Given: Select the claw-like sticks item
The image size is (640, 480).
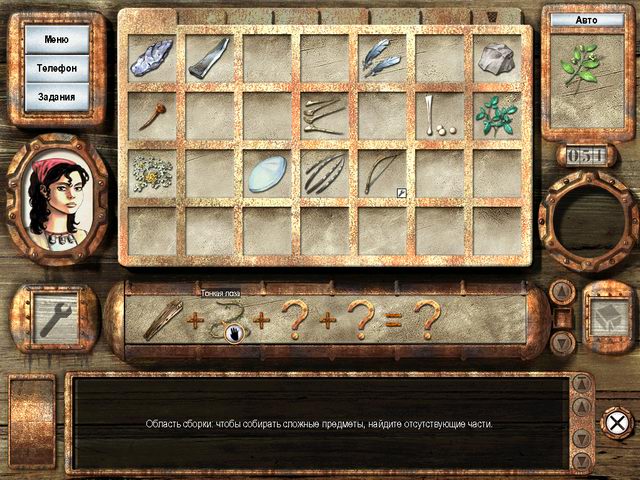Looking at the screenshot, I should (x=323, y=173).
